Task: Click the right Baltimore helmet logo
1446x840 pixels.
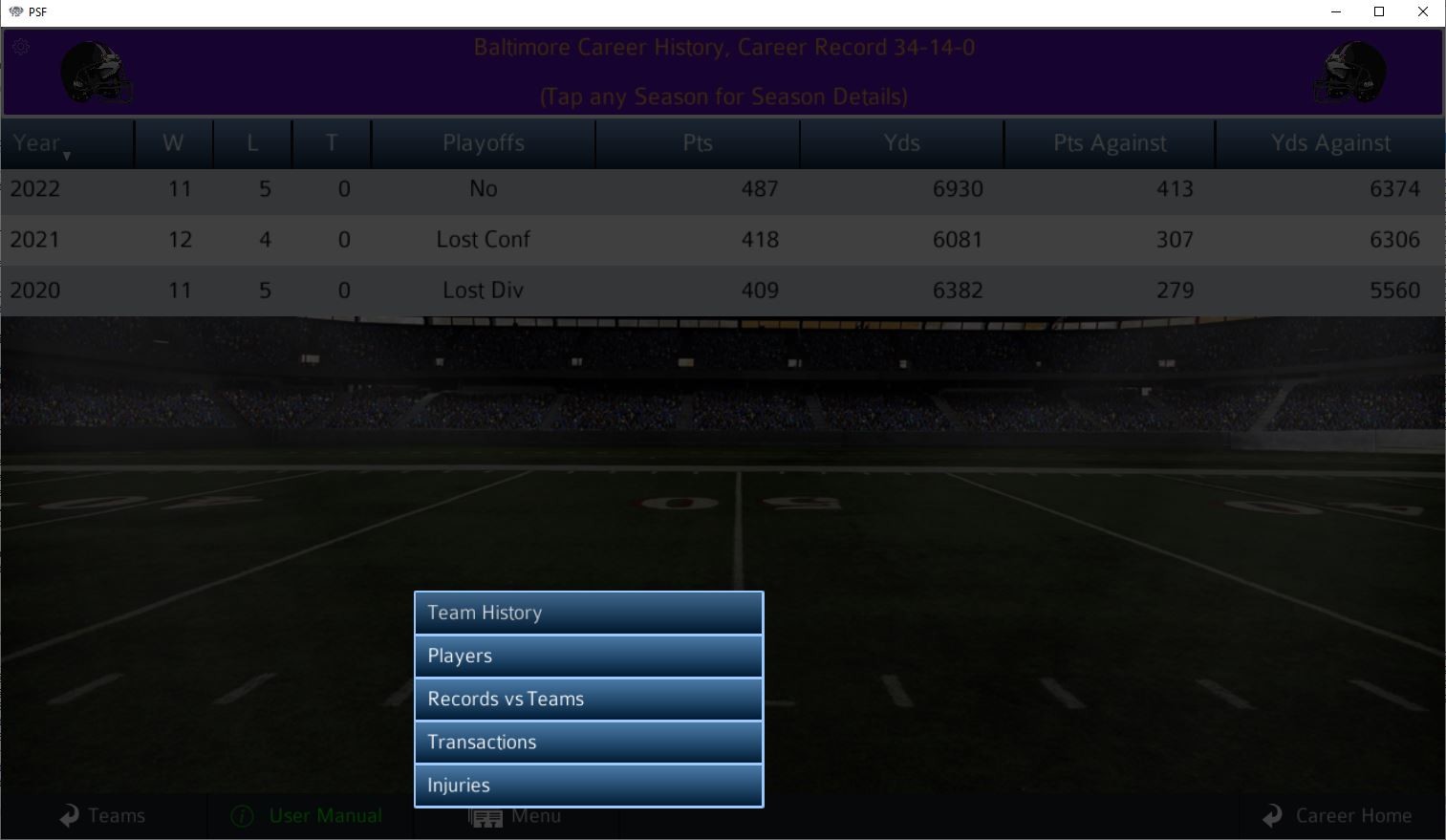Action: [x=1350, y=73]
